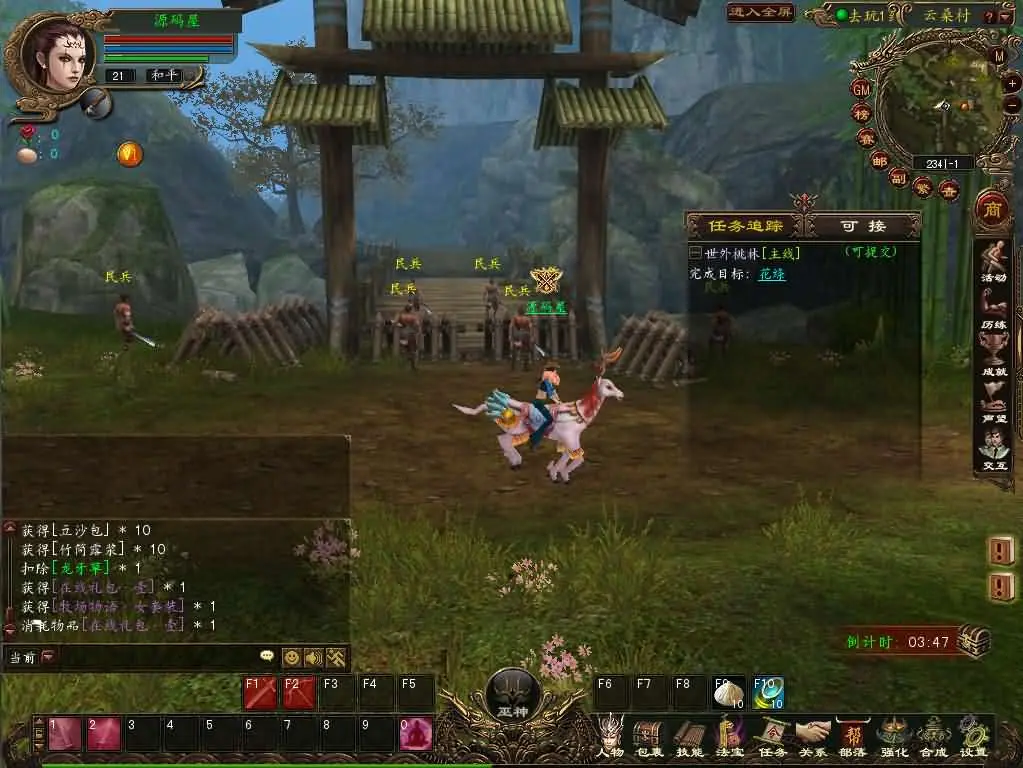The height and width of the screenshot is (768, 1023).
Task: Open the 商 shop button
Action: coord(992,210)
